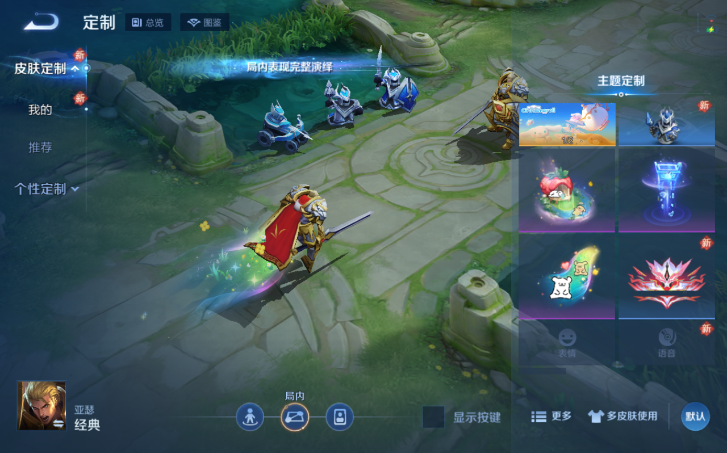727x453 pixels.
Task: Select the 我的 menu entry
Action: point(40,109)
